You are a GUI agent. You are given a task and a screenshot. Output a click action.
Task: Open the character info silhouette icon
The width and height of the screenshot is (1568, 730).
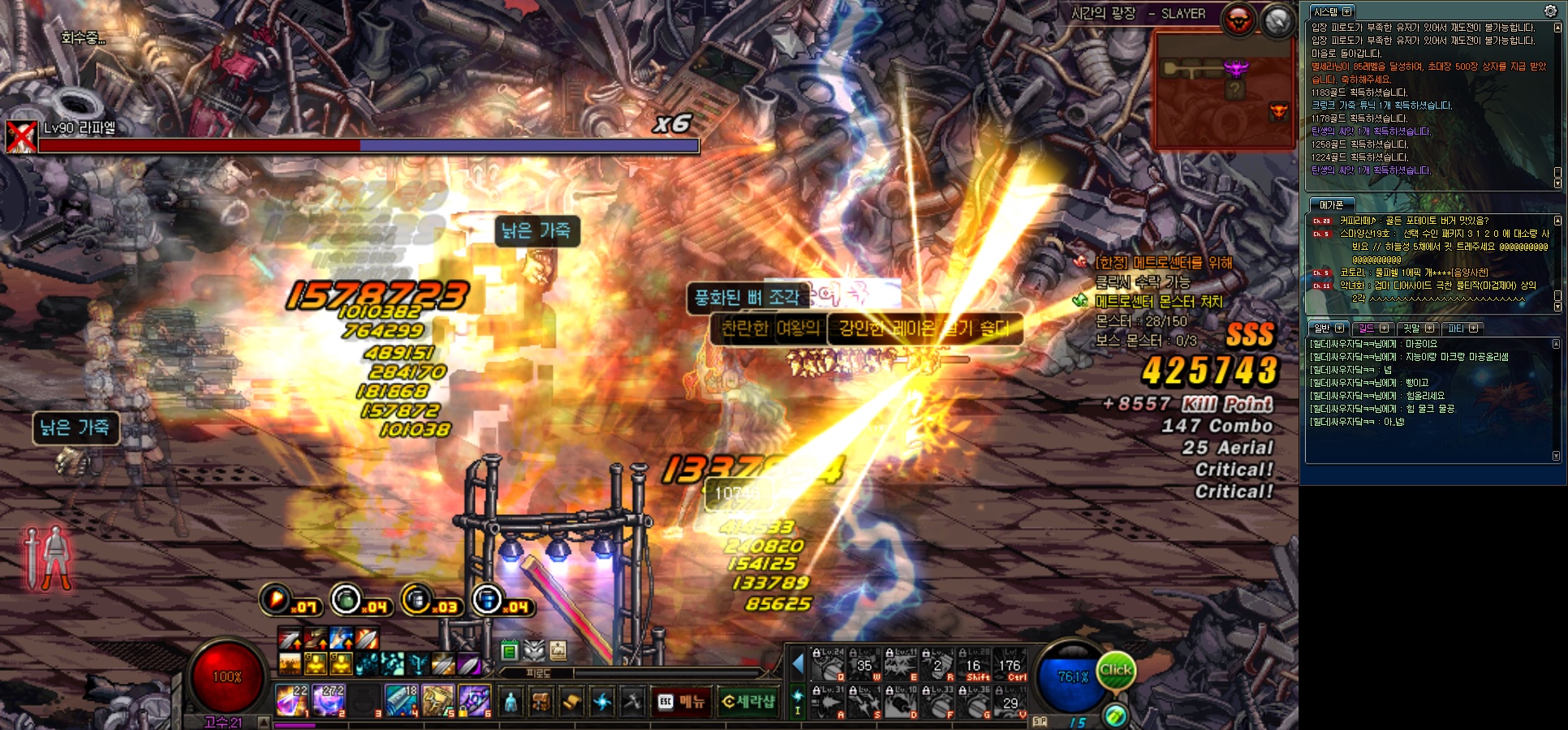pos(510,702)
